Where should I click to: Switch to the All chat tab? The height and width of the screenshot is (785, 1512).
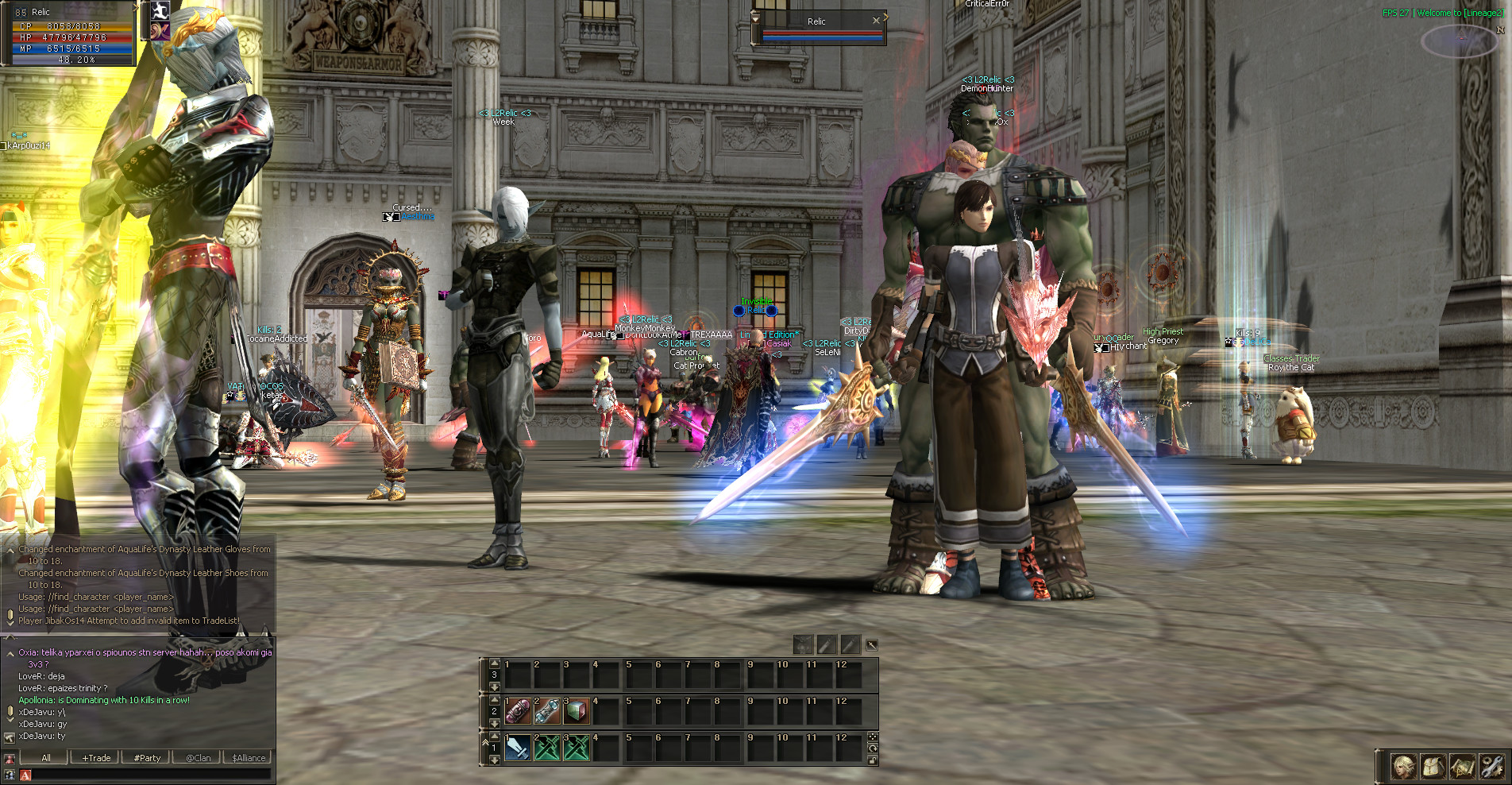[46, 758]
